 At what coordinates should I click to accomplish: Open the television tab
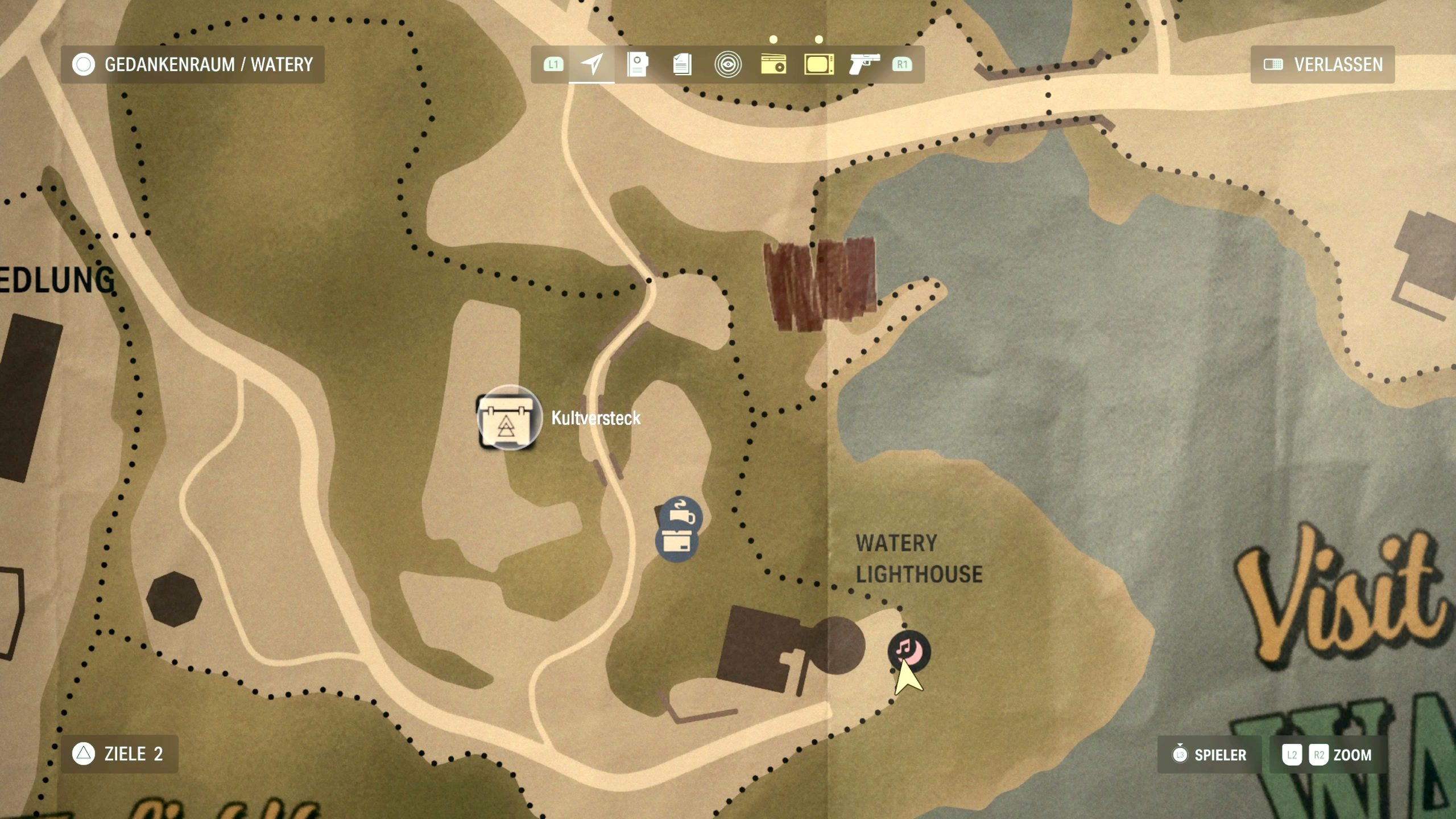[819, 64]
